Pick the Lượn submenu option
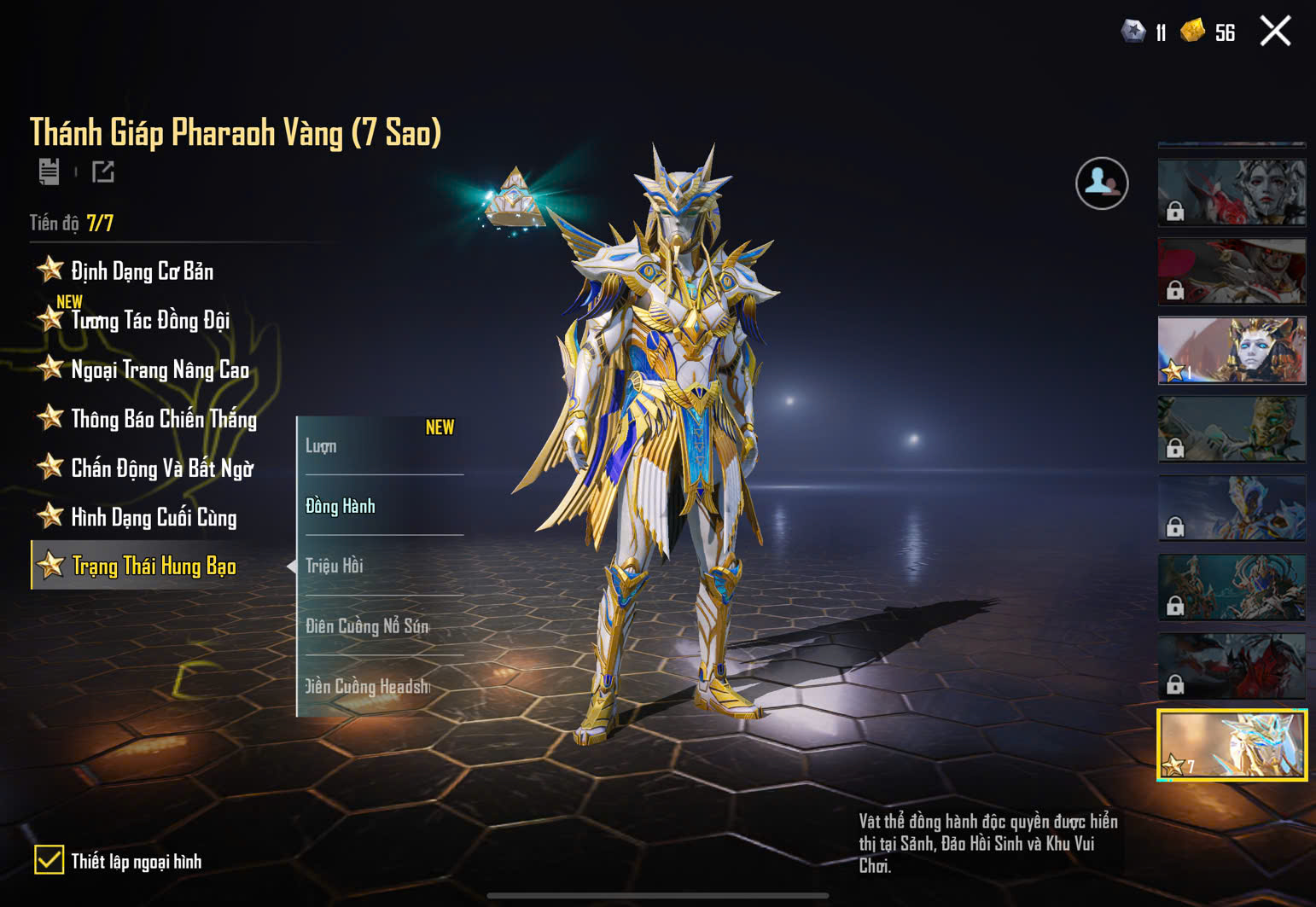 [x=380, y=446]
